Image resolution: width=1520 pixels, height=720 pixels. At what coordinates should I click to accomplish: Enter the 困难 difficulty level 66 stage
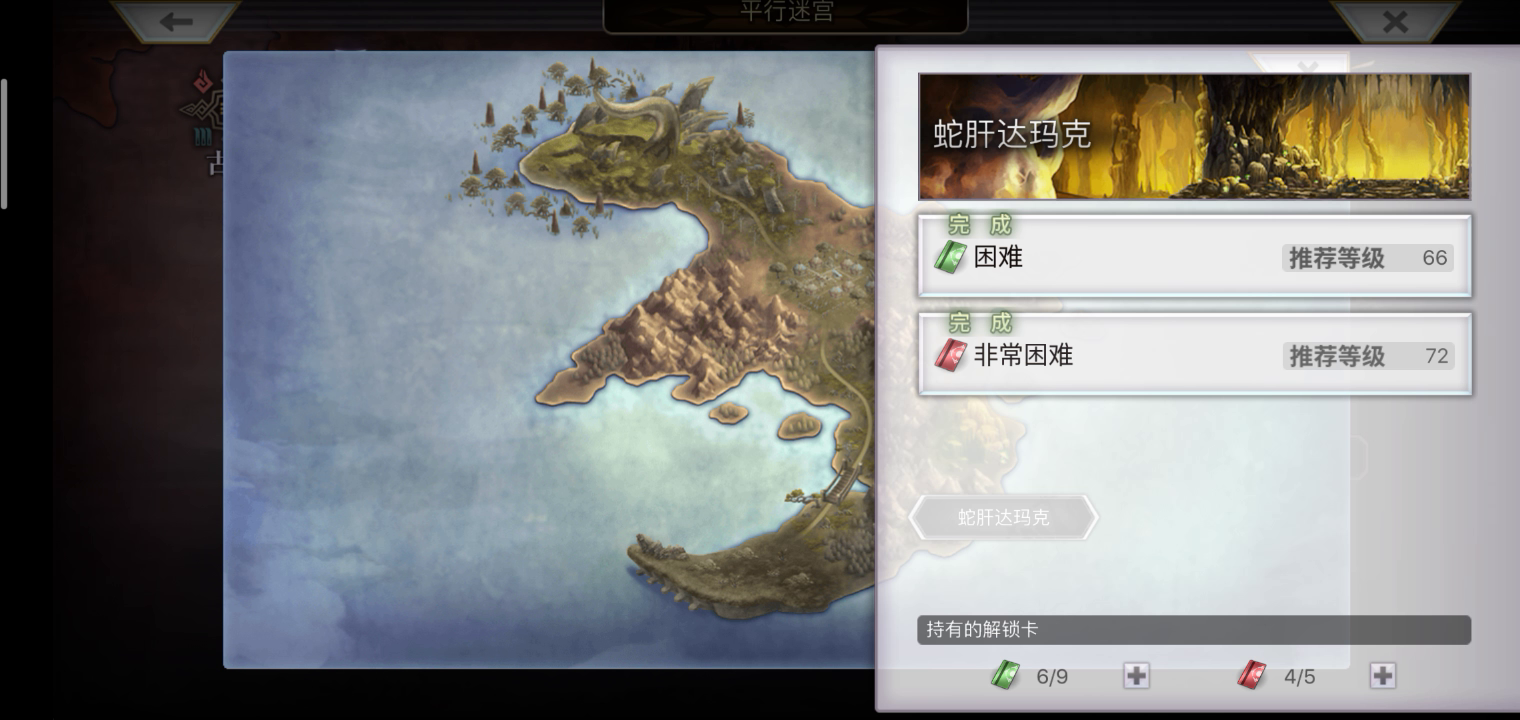click(1194, 256)
